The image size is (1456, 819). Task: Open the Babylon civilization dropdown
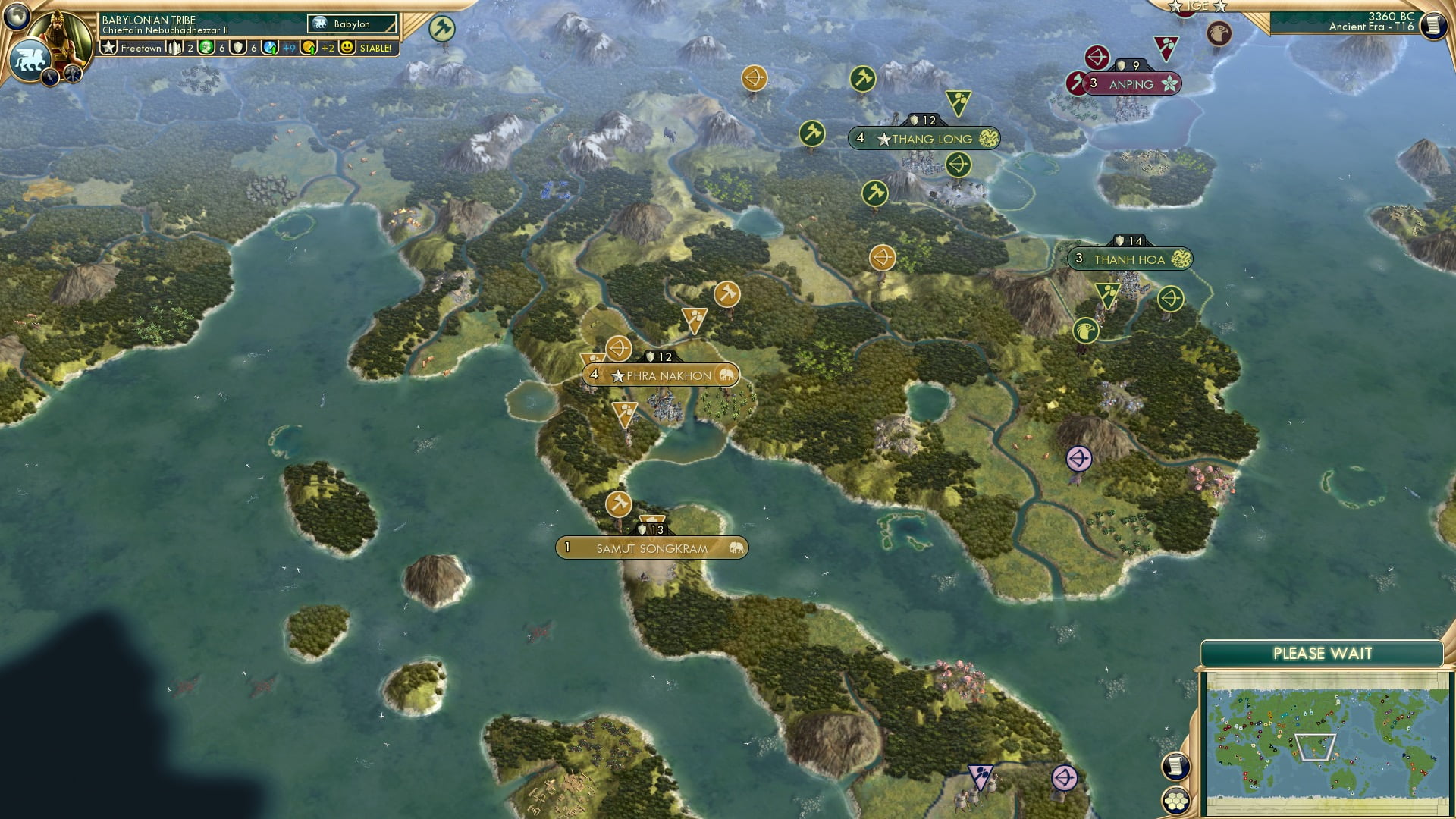click(353, 24)
